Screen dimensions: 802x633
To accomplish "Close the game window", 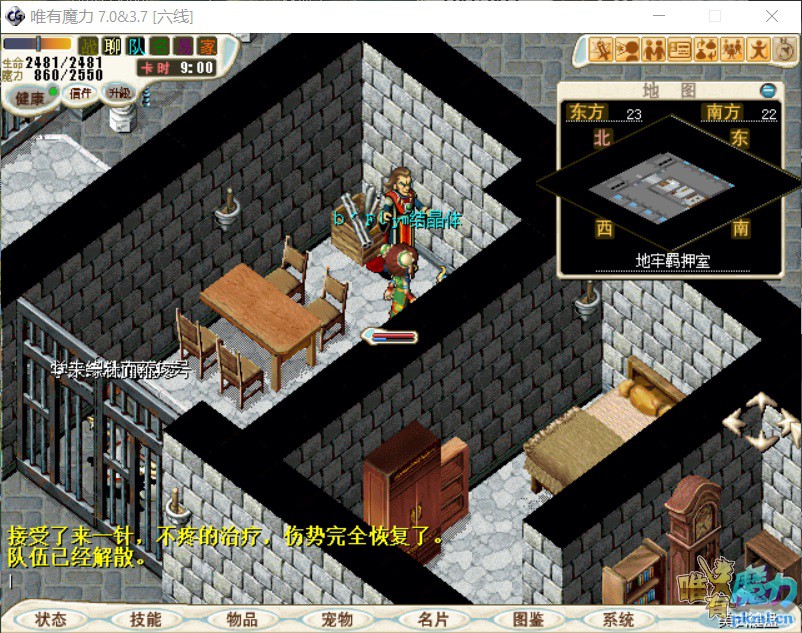I will click(772, 16).
